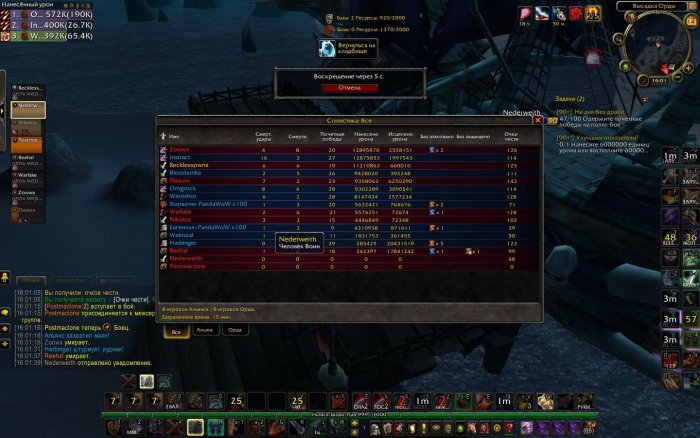Close the battleground statistics window
The height and width of the screenshot is (438, 700).
tap(538, 120)
